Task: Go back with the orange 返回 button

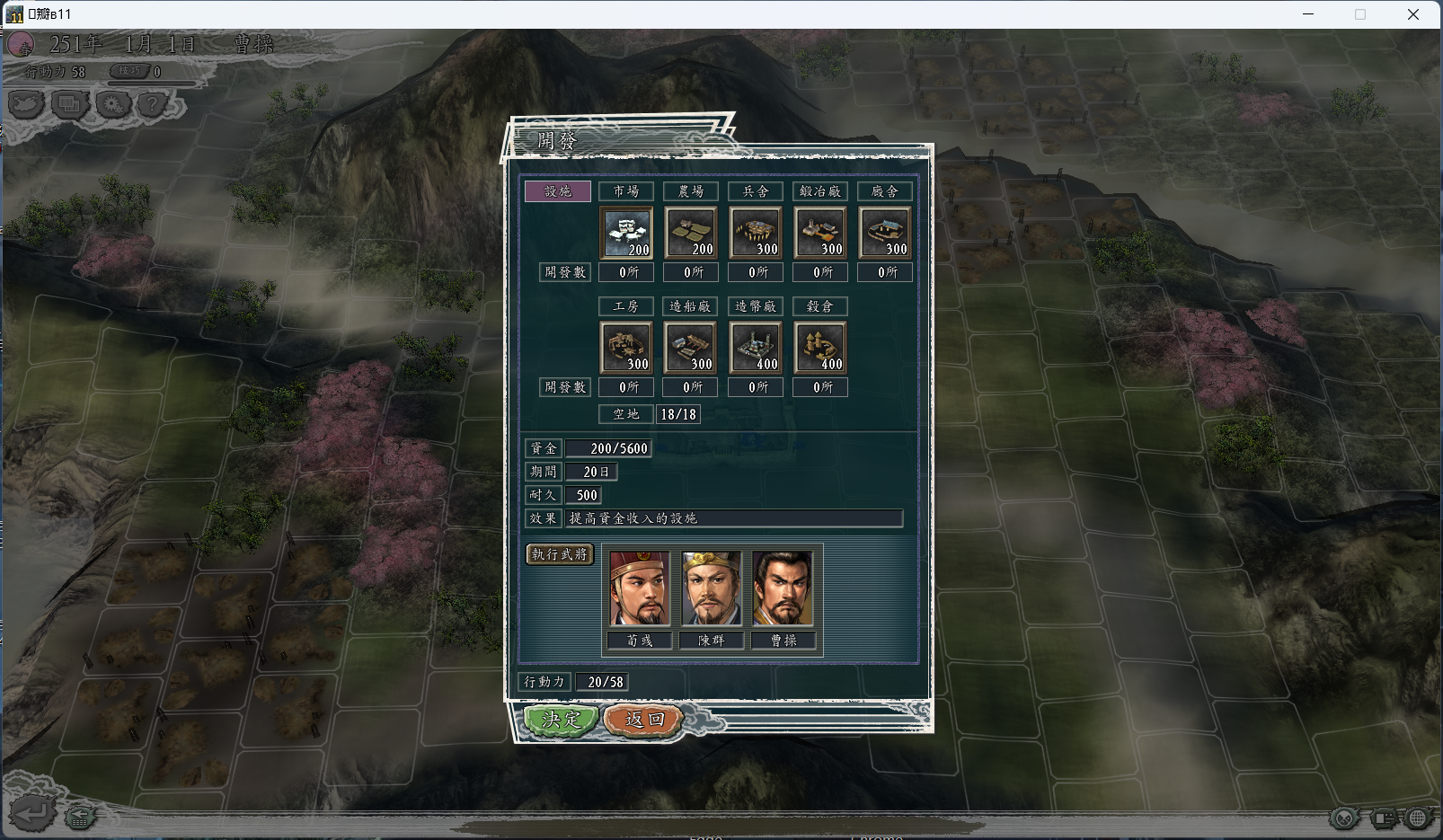Action: (x=644, y=720)
